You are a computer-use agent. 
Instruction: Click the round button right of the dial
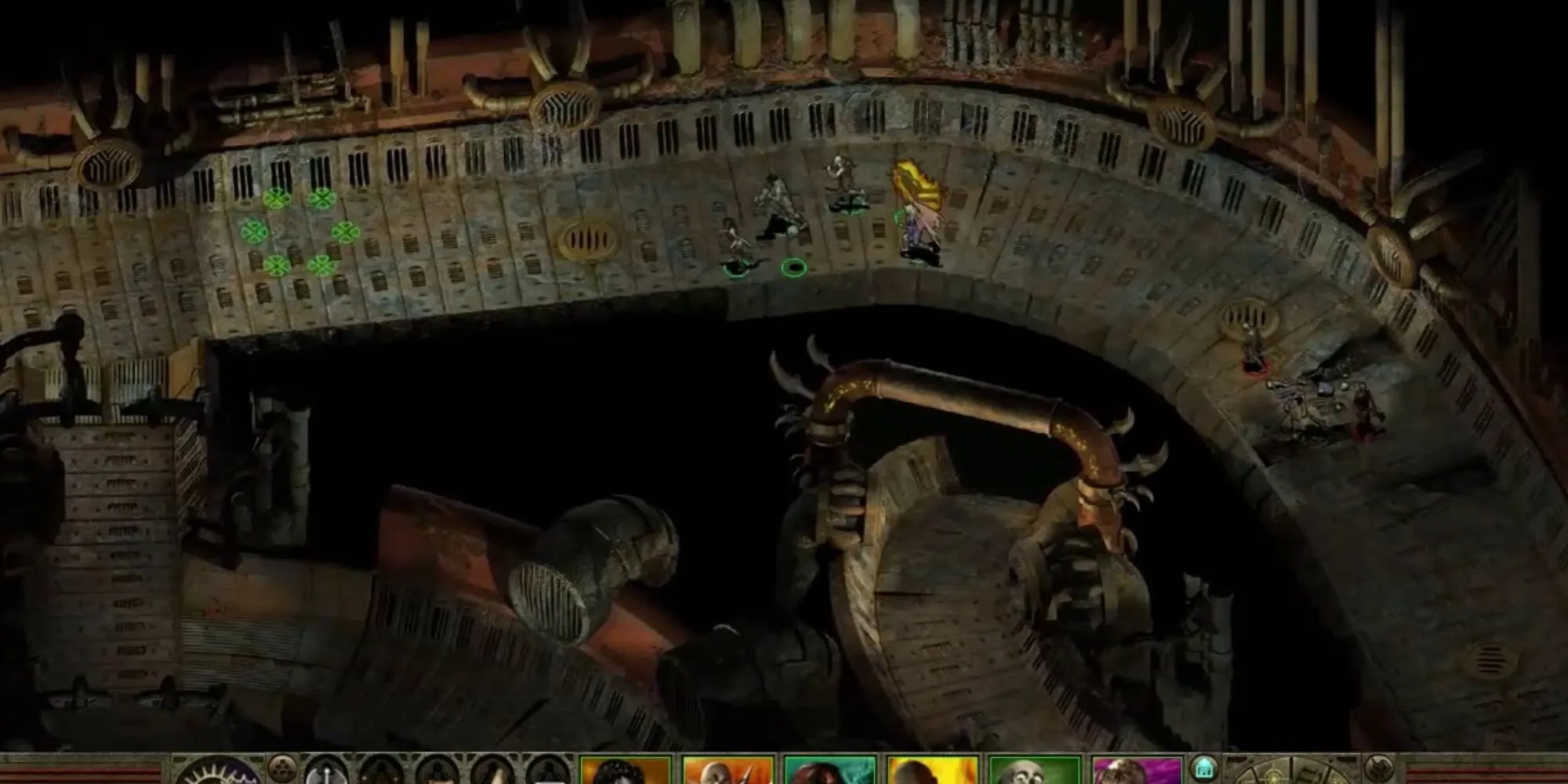(1378, 768)
